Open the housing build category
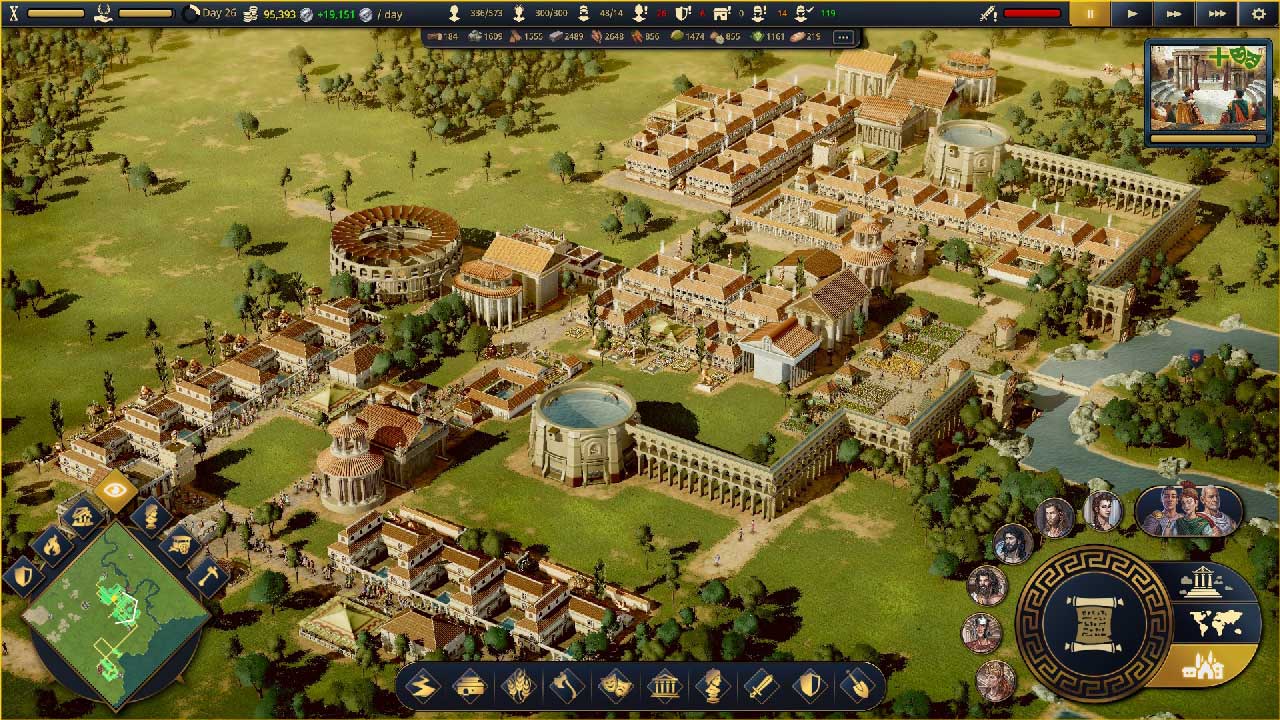1280x720 pixels. [471, 686]
